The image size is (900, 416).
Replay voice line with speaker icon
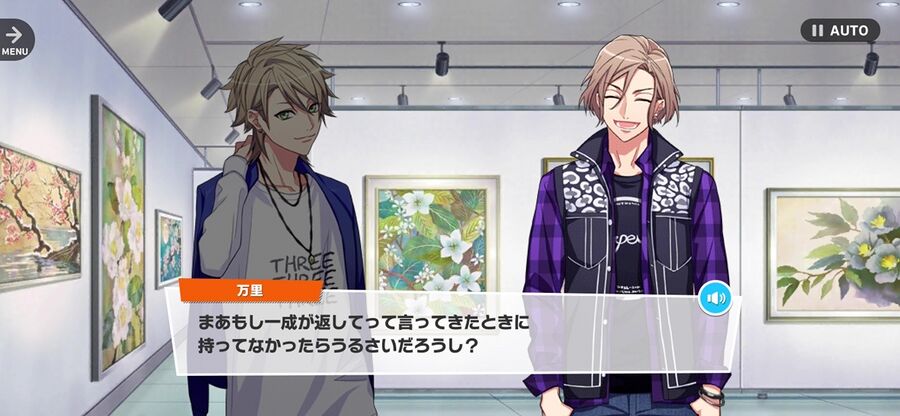(x=715, y=298)
